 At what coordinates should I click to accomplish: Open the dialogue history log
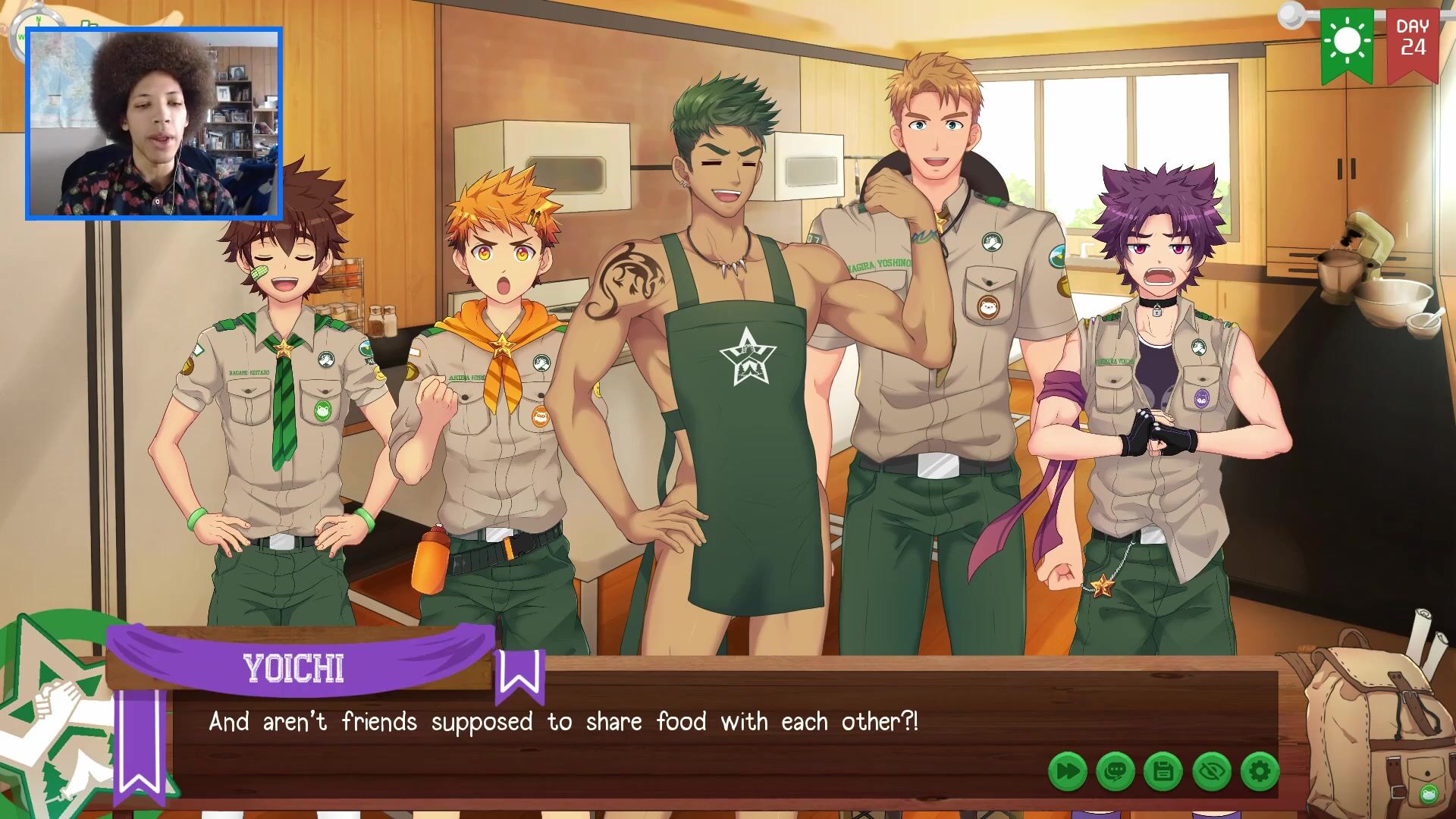tap(1116, 772)
